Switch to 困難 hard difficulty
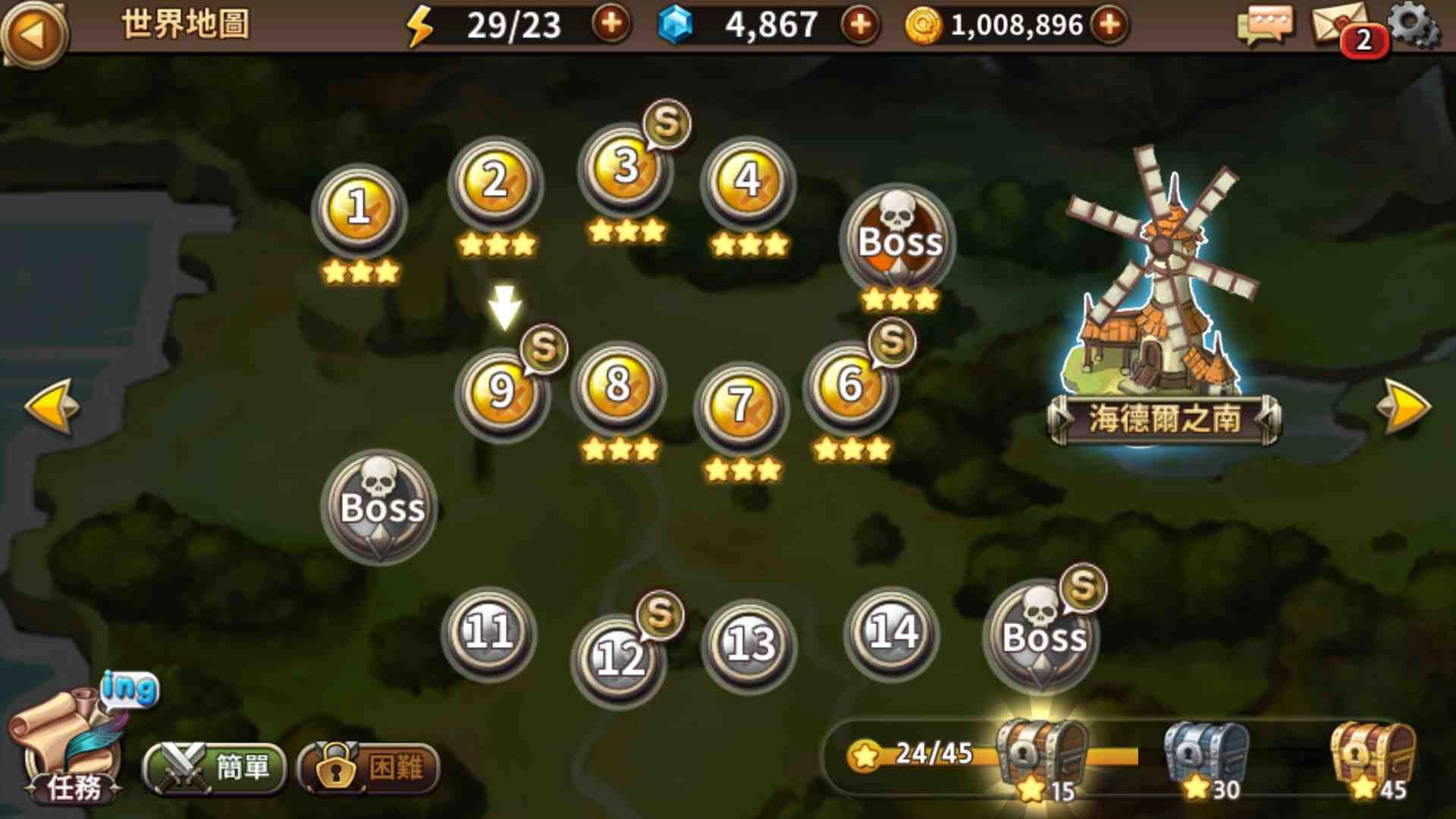 coord(369,769)
